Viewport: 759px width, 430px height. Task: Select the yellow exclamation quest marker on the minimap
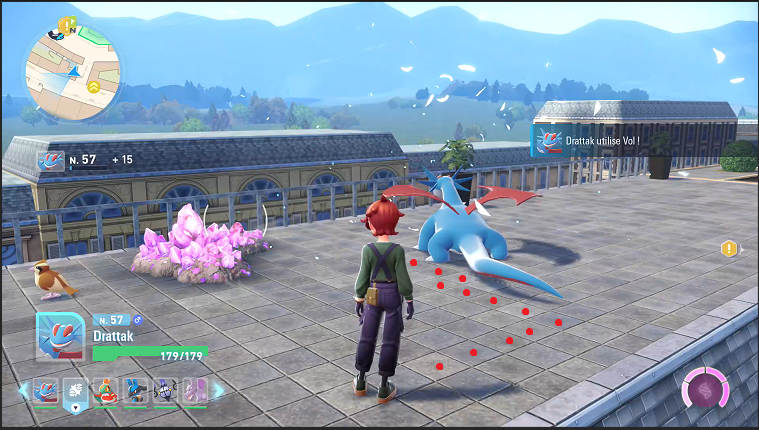tap(65, 24)
